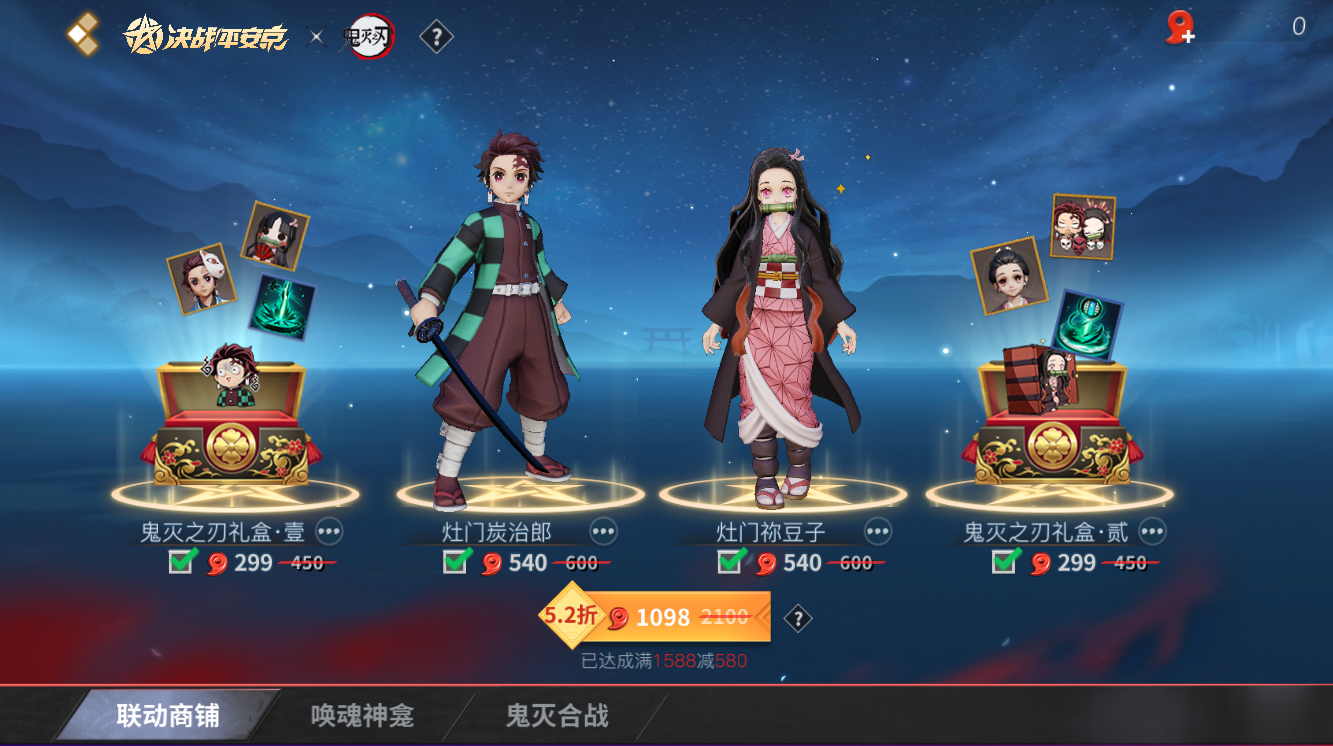The height and width of the screenshot is (746, 1333).
Task: View details of 灶门祢豆子
Action: point(877,531)
